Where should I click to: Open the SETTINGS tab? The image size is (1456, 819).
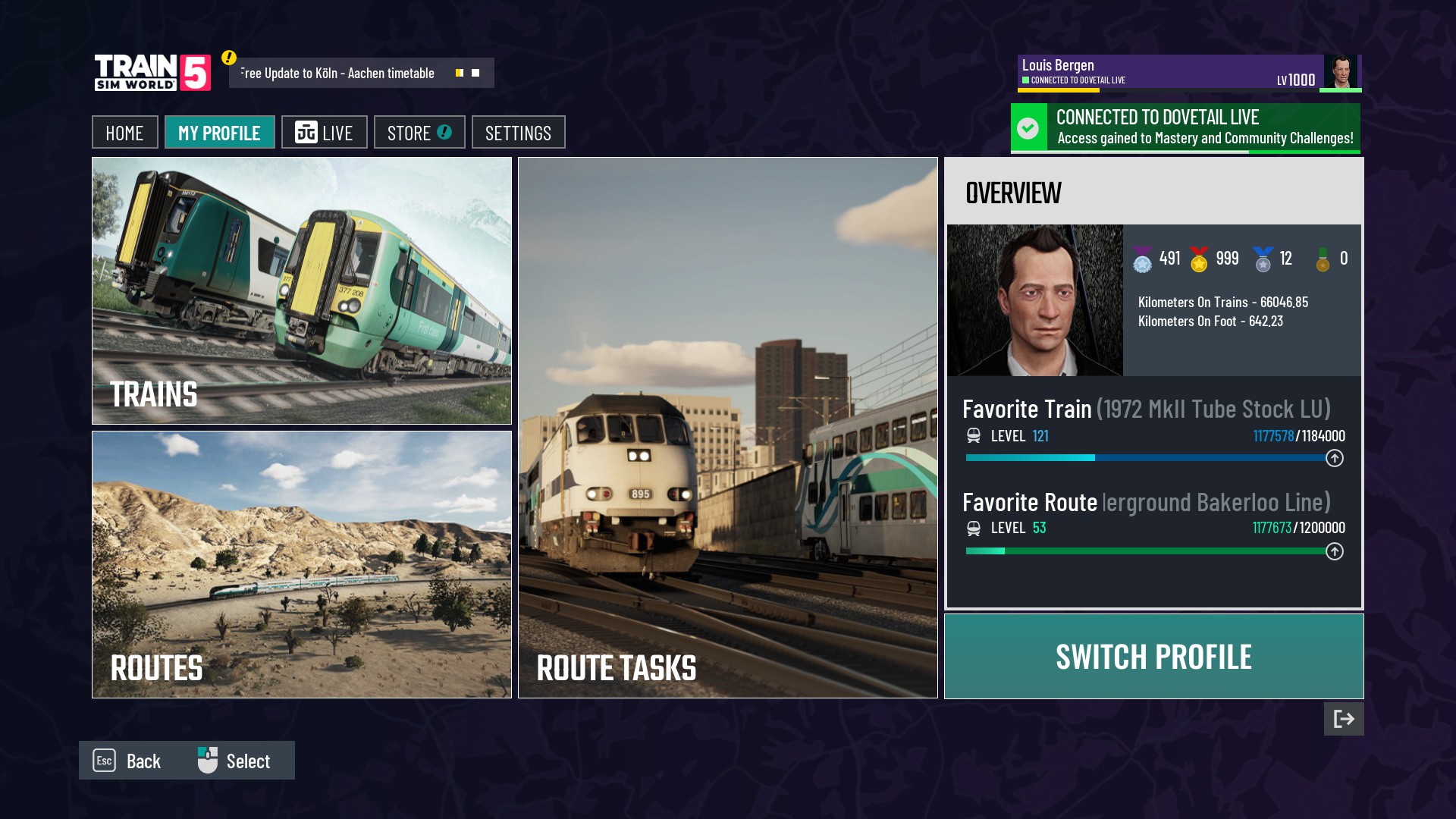(x=518, y=133)
